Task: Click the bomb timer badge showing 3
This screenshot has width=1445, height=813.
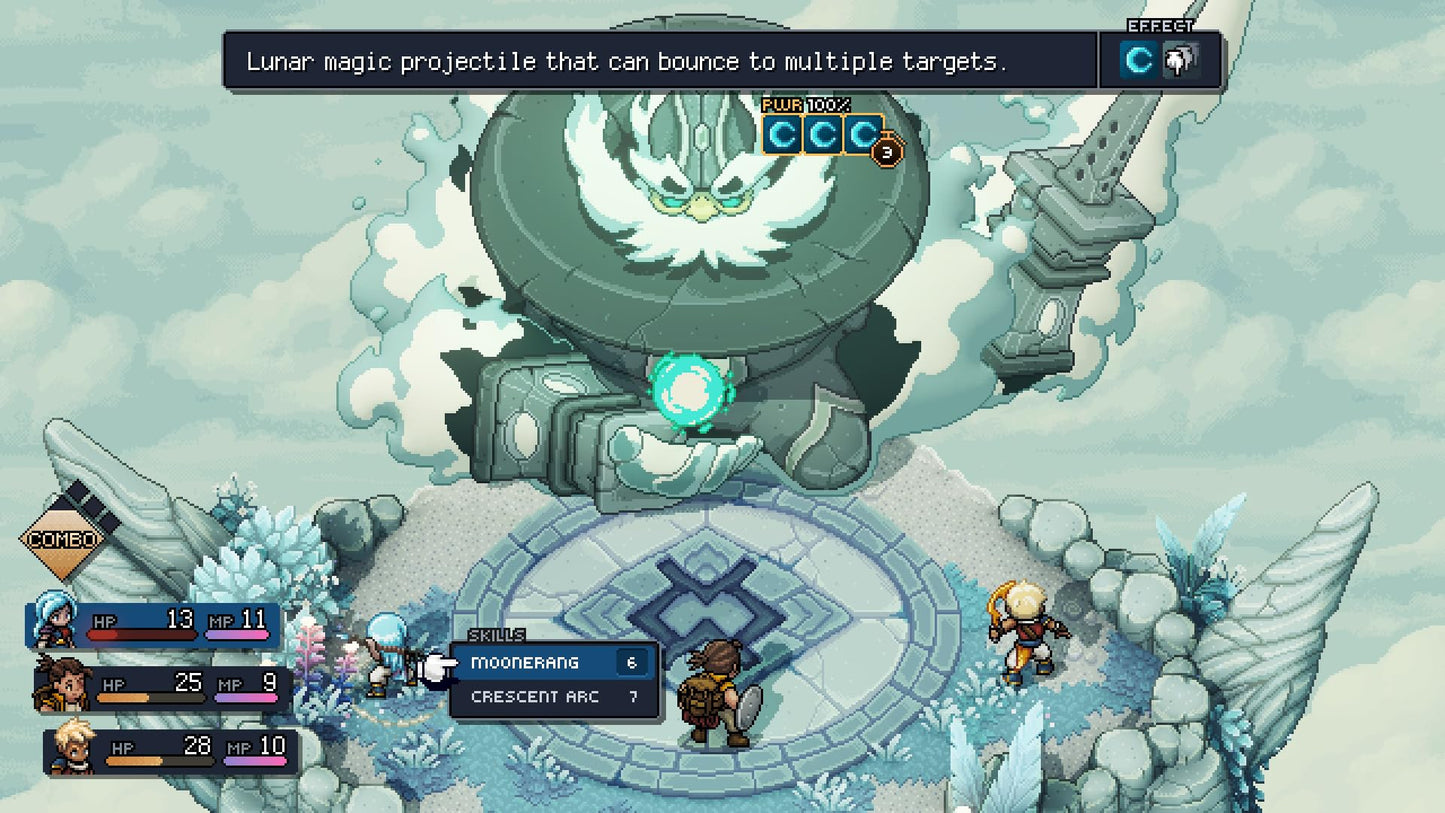Action: click(885, 150)
